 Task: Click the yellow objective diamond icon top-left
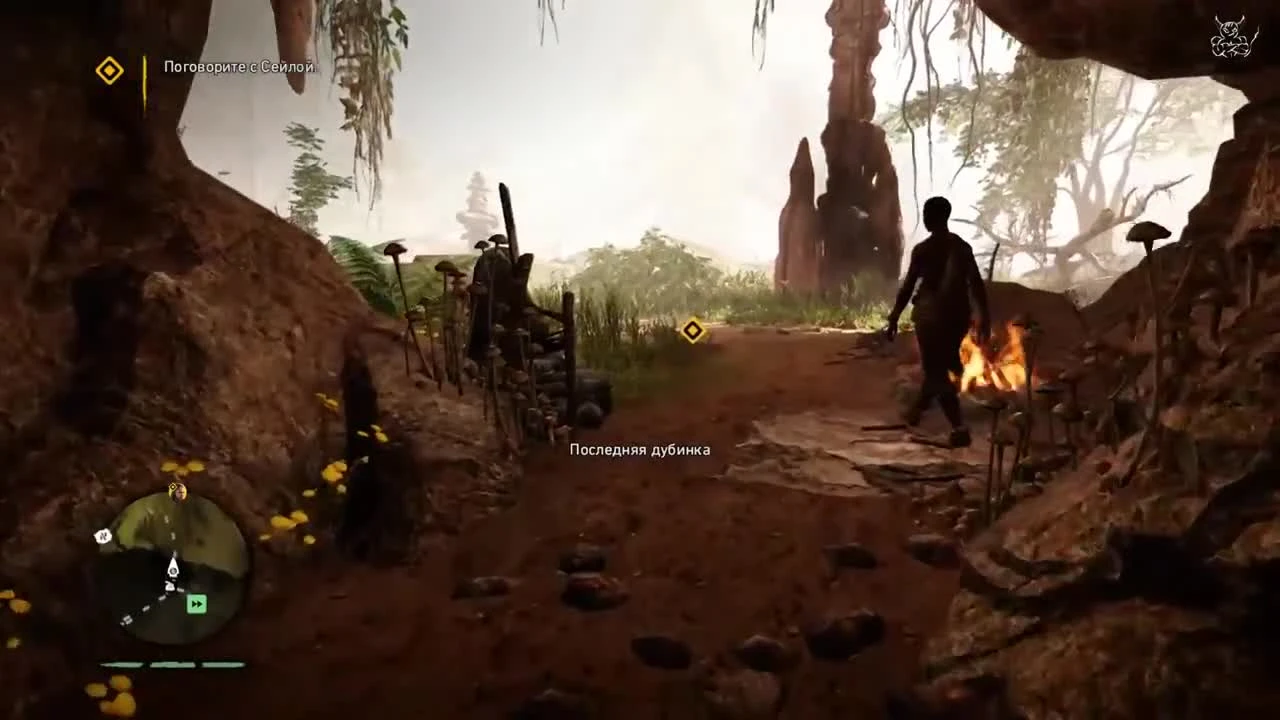coord(110,71)
